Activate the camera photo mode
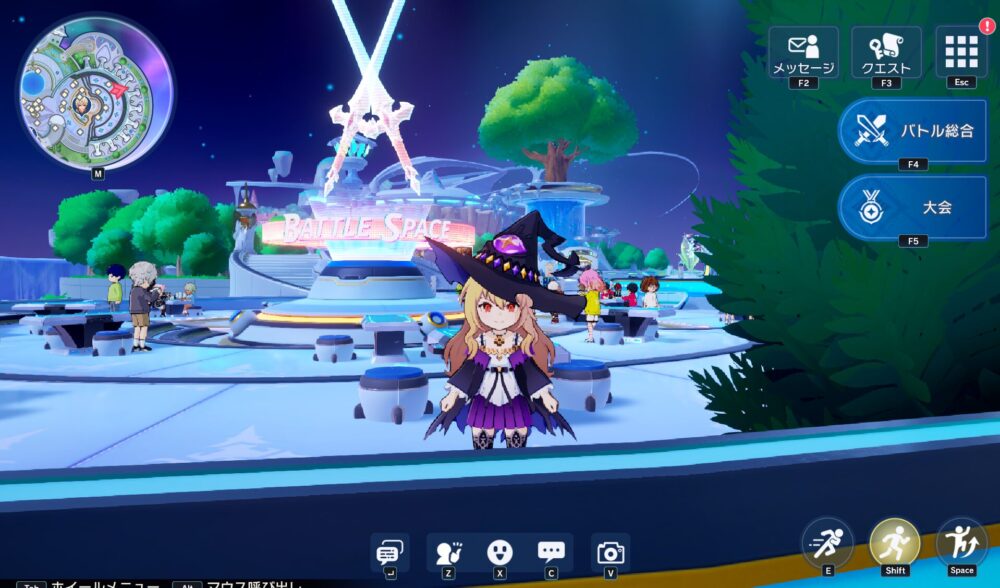This screenshot has width=1000, height=588. pos(610,552)
